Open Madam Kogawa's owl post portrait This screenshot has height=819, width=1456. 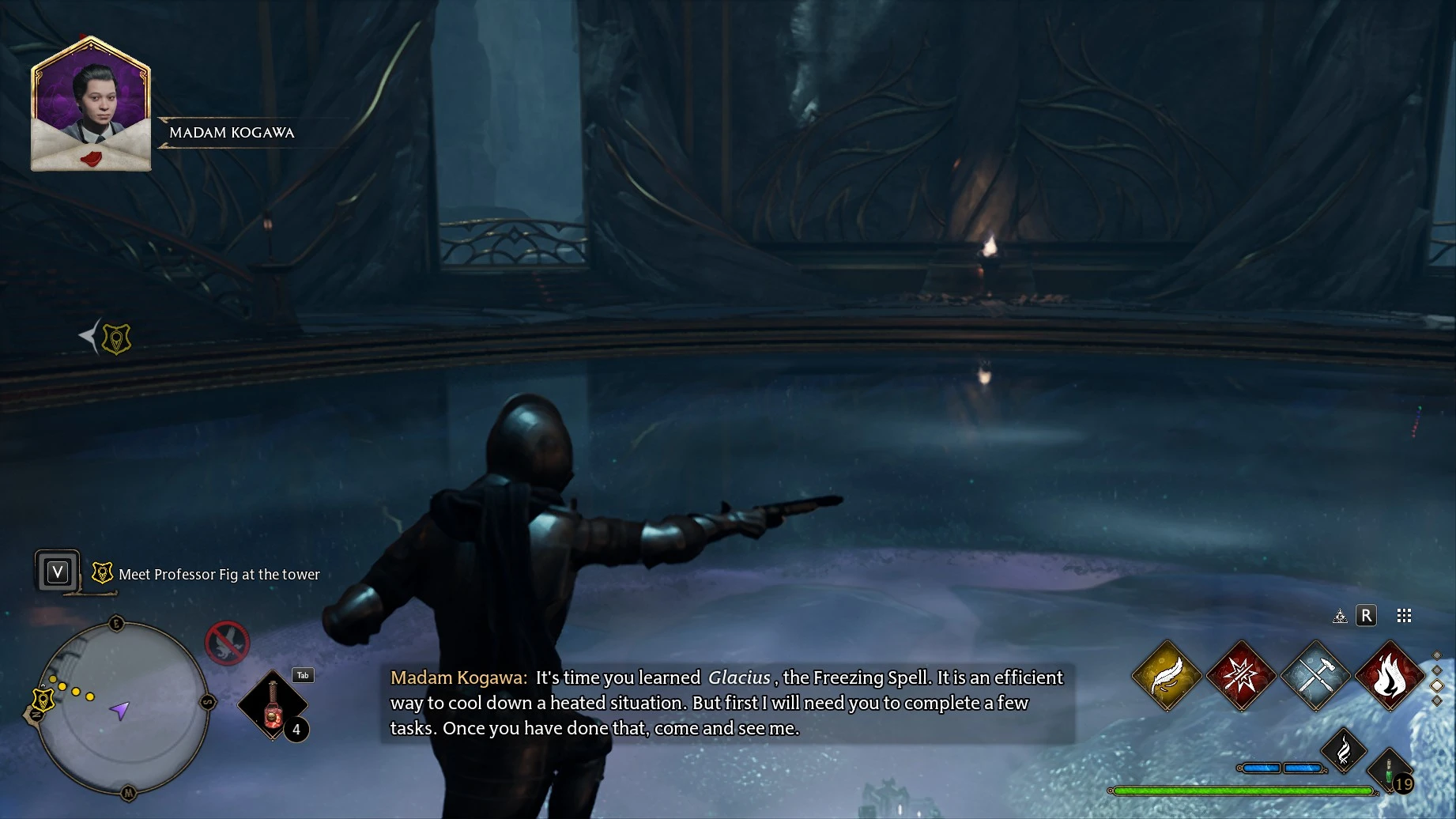91,104
